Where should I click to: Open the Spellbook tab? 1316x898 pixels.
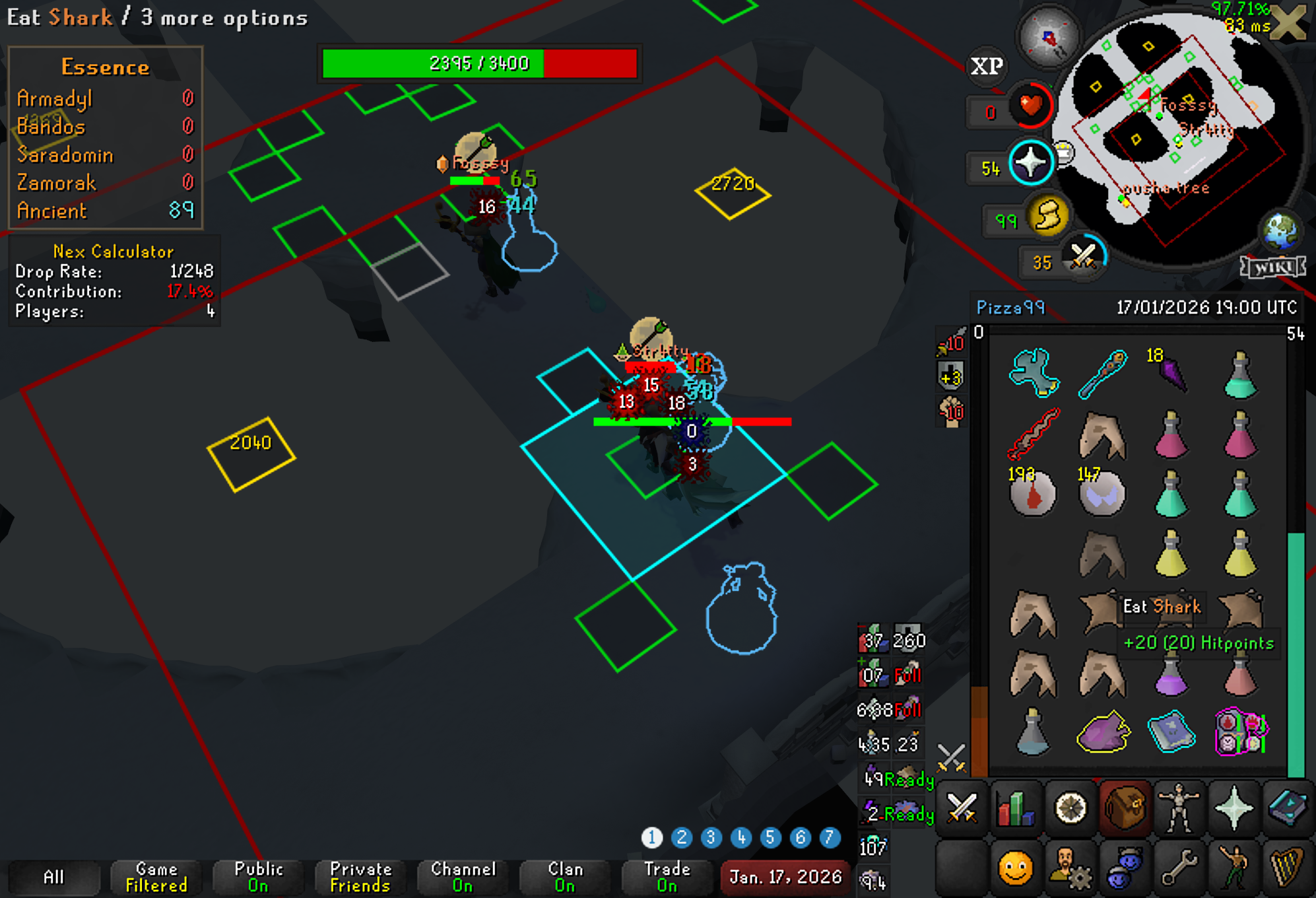point(1288,808)
